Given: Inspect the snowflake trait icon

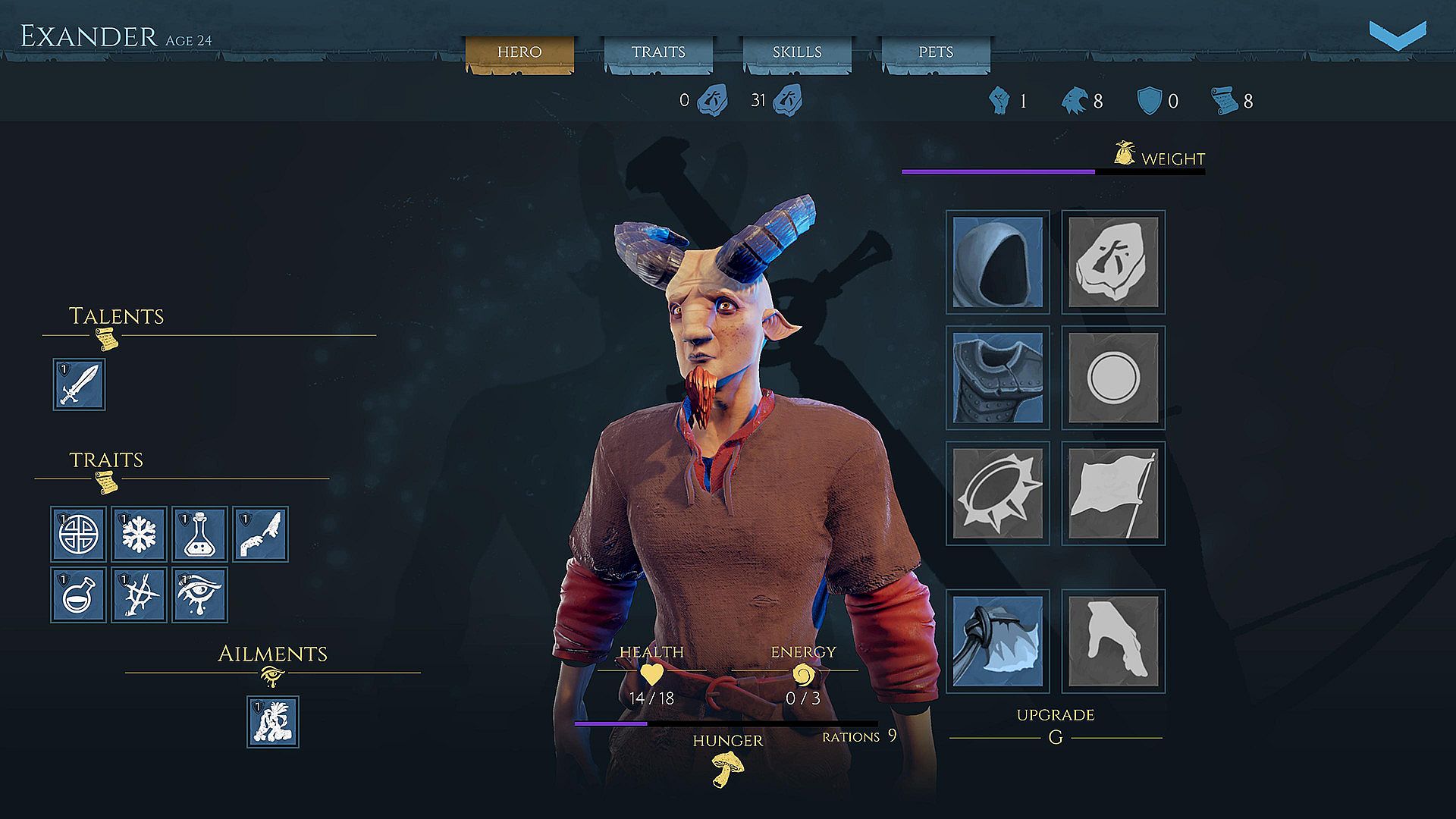Looking at the screenshot, I should click(x=139, y=533).
